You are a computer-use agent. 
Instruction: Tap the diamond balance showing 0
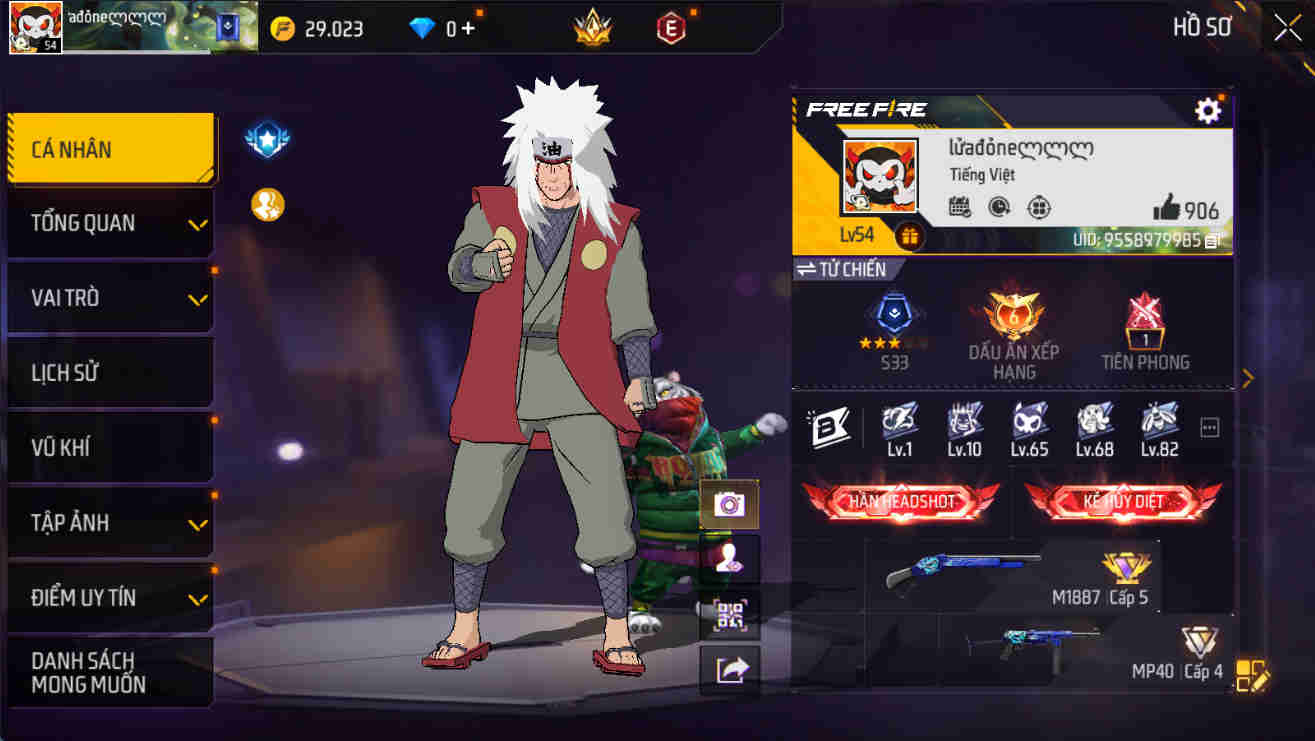[x=441, y=28]
